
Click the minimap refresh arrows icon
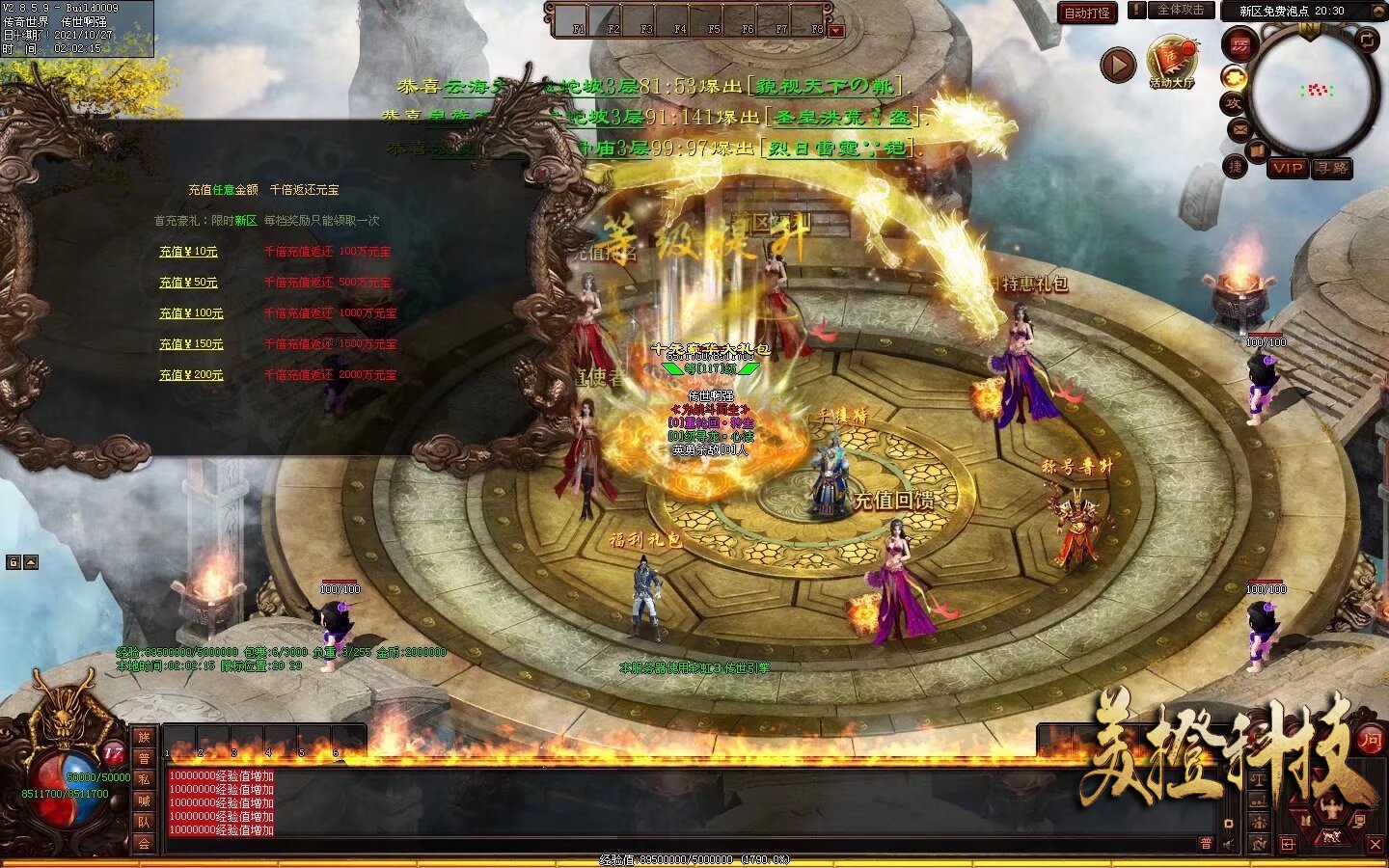1367,39
